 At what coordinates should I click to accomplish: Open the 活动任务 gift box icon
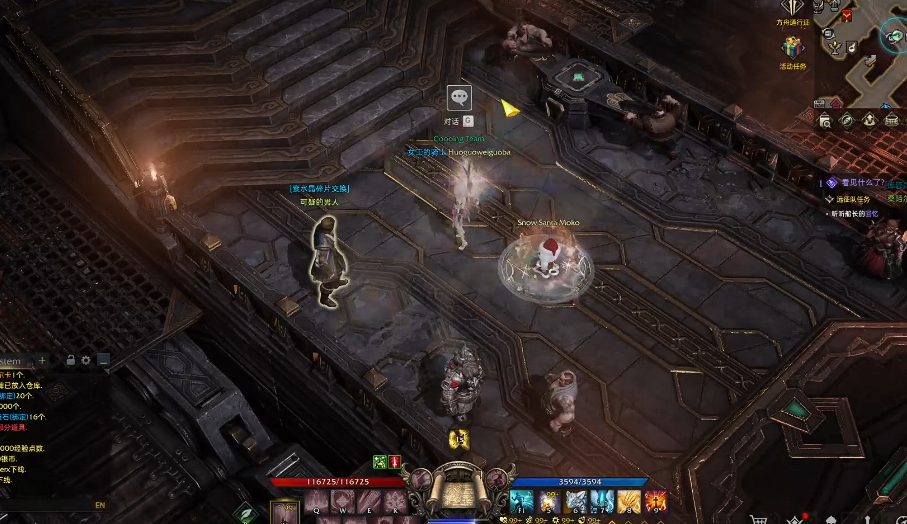pyautogui.click(x=793, y=48)
